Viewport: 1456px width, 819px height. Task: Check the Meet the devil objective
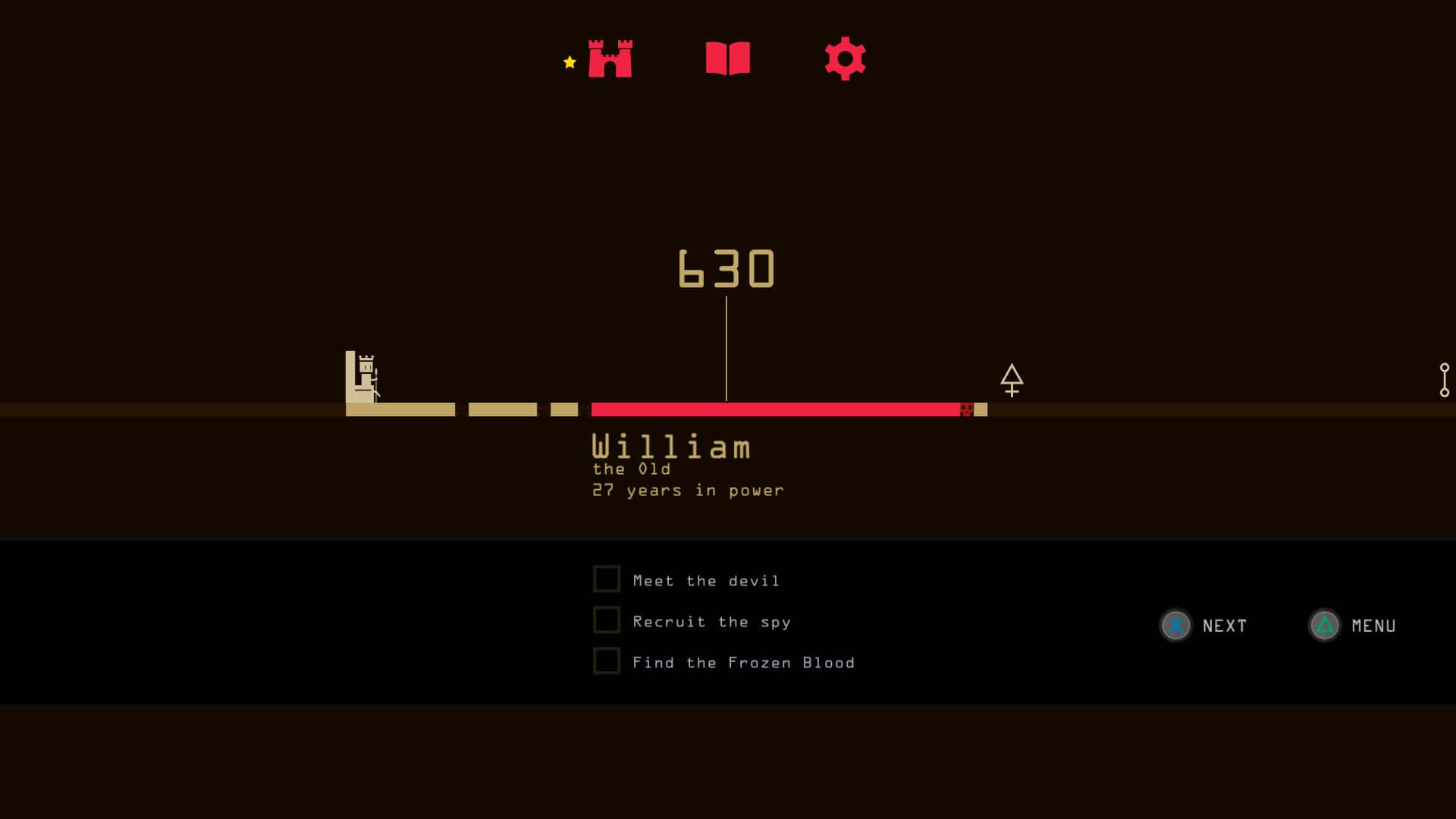[607, 578]
